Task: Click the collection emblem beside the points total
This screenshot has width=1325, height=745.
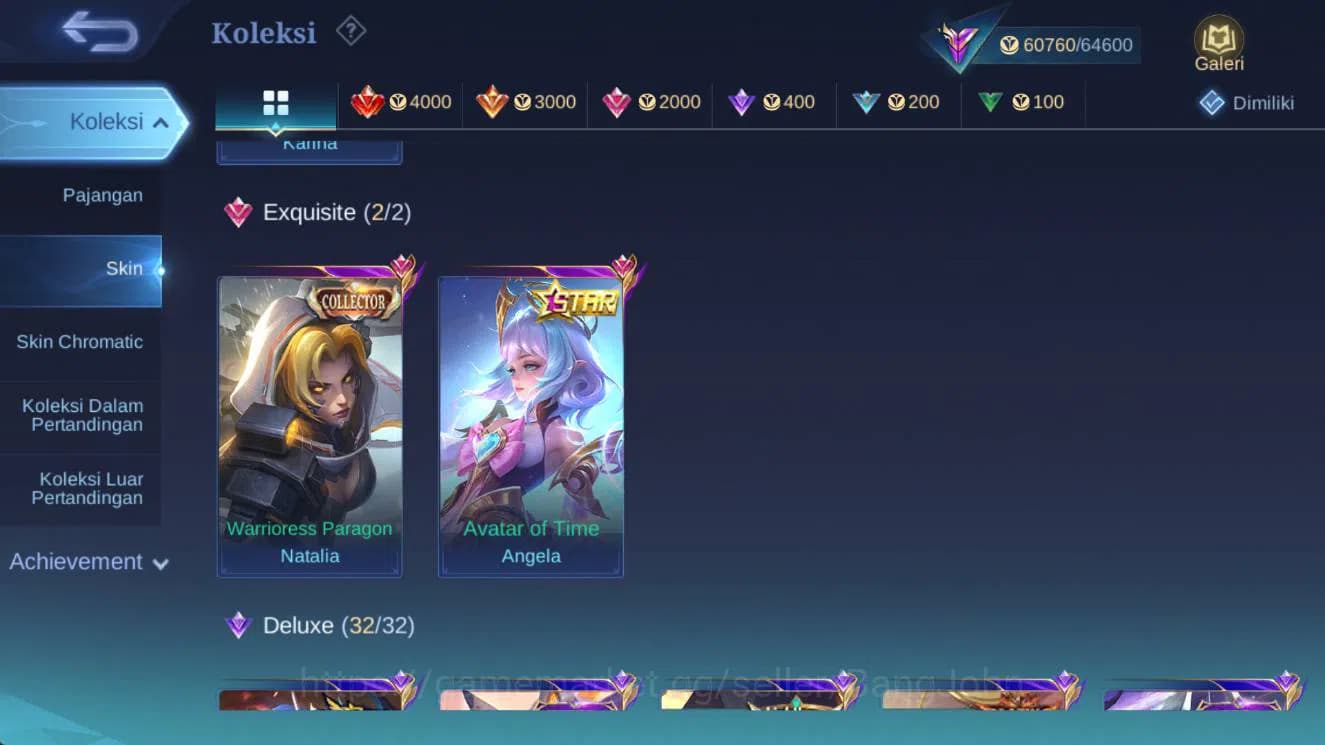Action: 961,44
